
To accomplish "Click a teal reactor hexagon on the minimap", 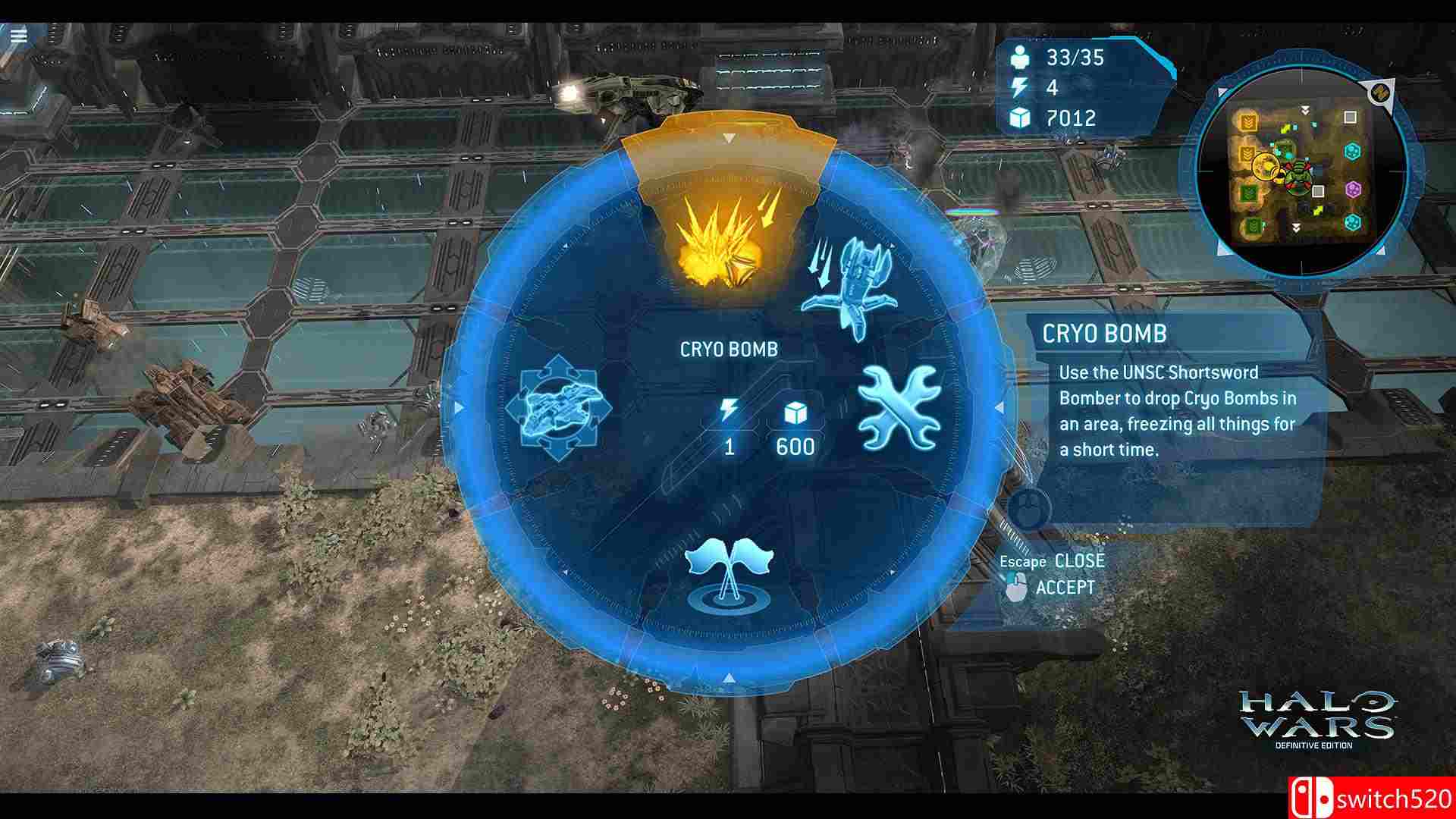I will click(1354, 152).
